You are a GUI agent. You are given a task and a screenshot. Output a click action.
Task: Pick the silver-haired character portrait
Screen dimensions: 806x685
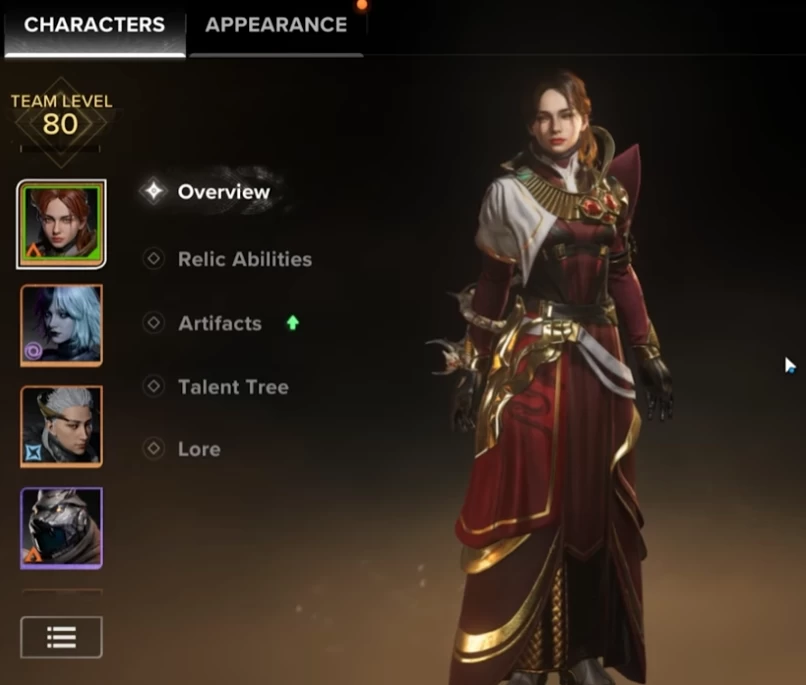(62, 427)
